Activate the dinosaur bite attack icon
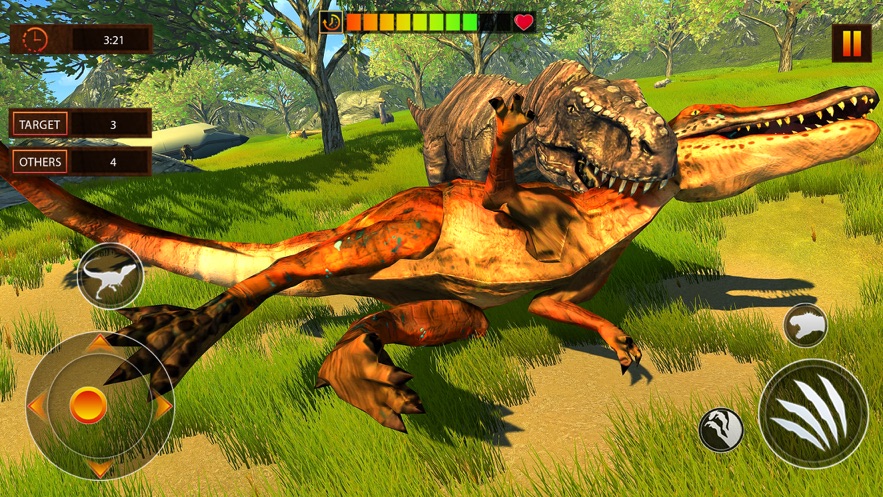 [x=720, y=429]
